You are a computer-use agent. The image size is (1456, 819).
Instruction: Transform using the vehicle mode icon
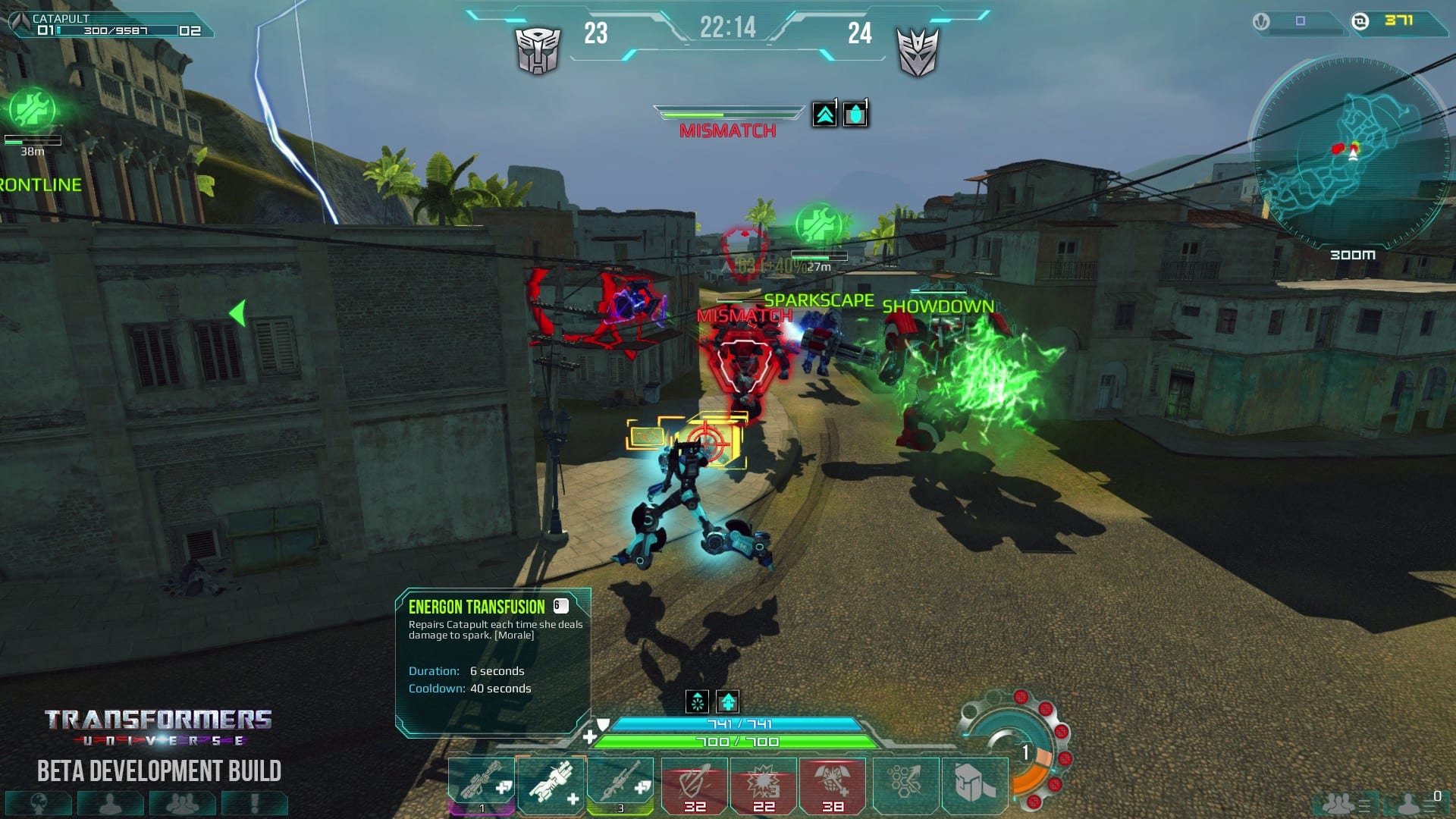[974, 784]
